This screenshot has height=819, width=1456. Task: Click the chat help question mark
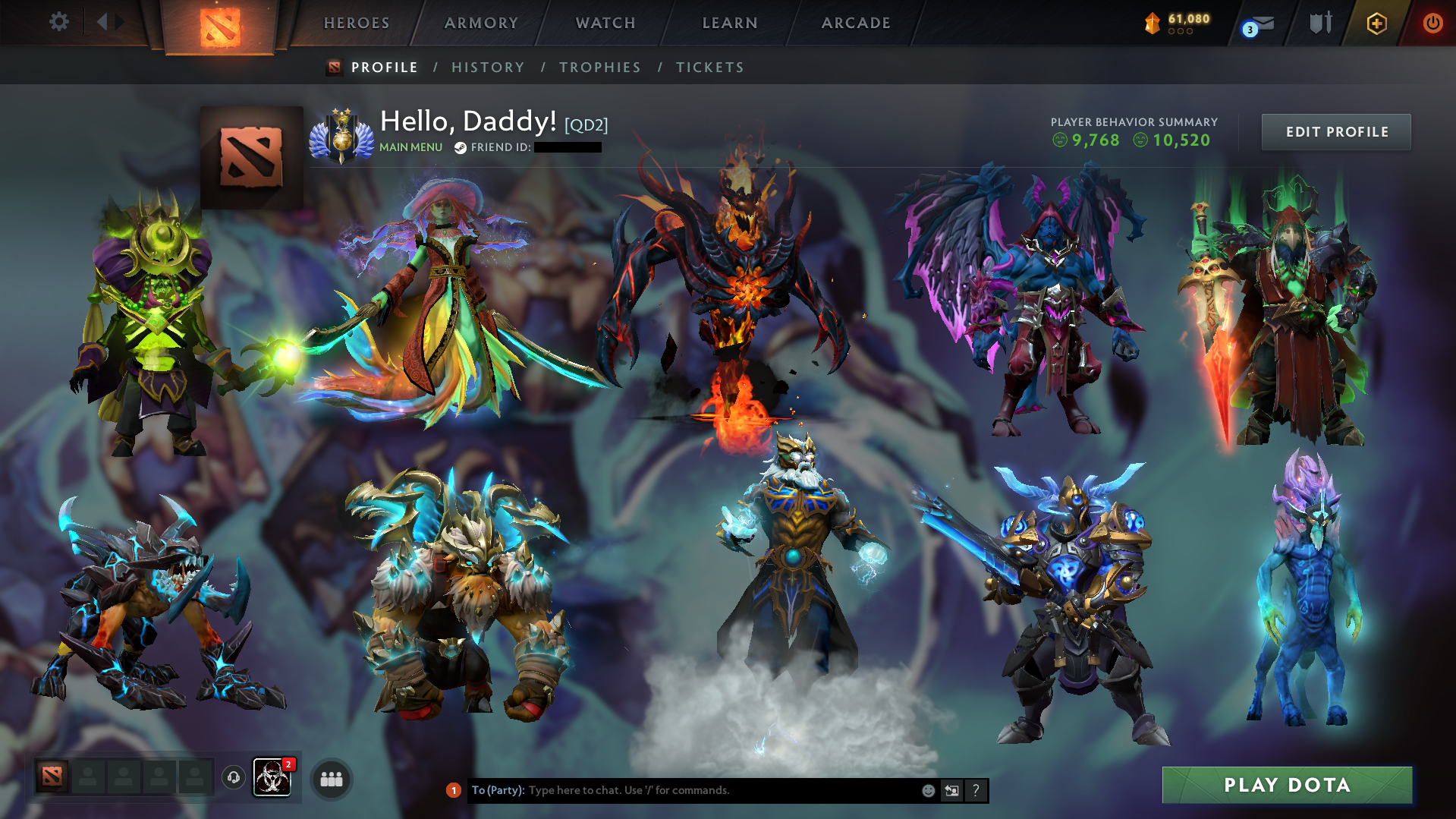(x=976, y=790)
